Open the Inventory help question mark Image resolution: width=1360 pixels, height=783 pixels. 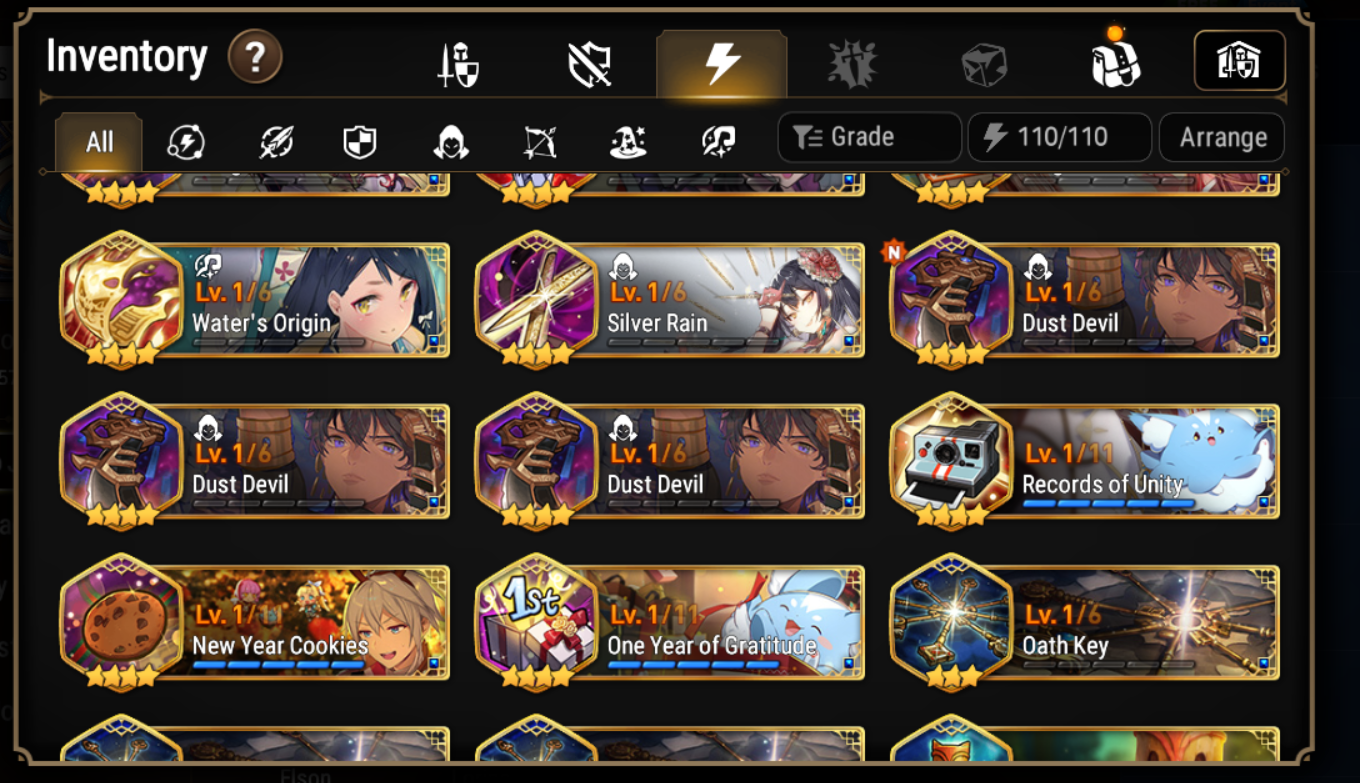click(x=255, y=57)
